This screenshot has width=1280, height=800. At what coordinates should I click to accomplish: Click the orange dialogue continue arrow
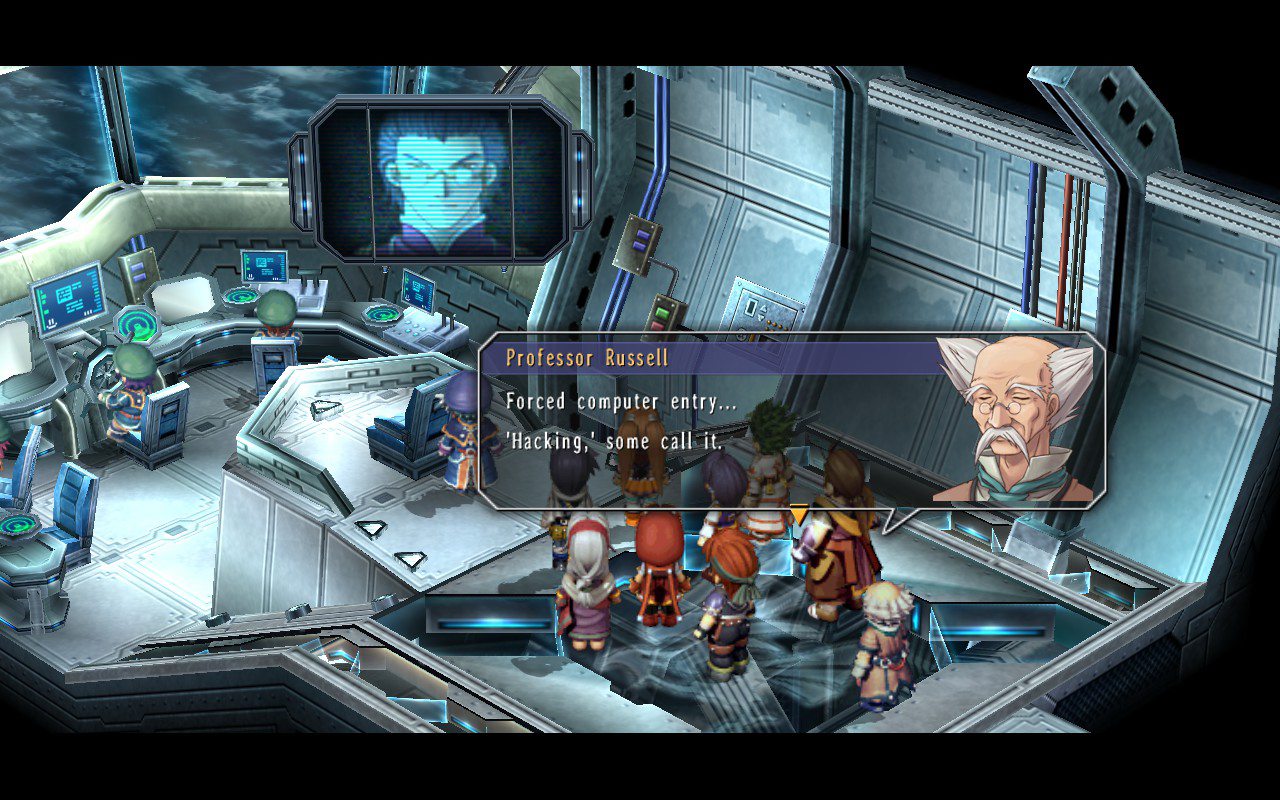(x=798, y=514)
